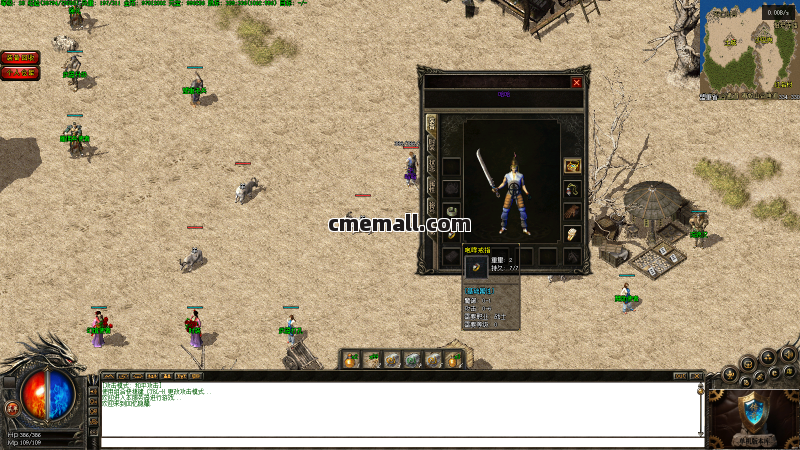800x450 pixels.
Task: Open the minimap in the corner
Action: pos(750,50)
